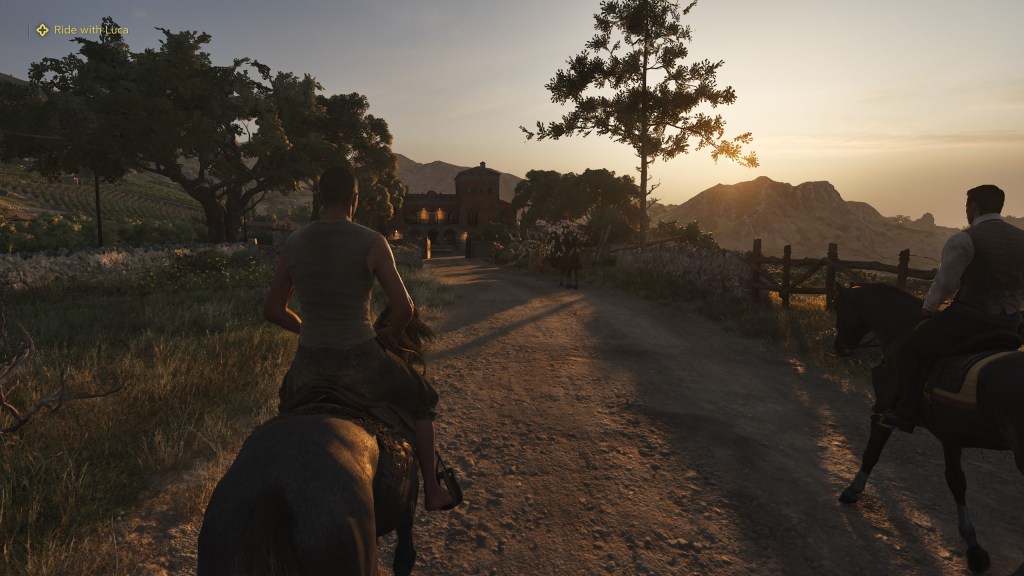This screenshot has height=576, width=1024.
Task: Select the "Ride with Luca" objective tracker
Action: click(x=82, y=30)
